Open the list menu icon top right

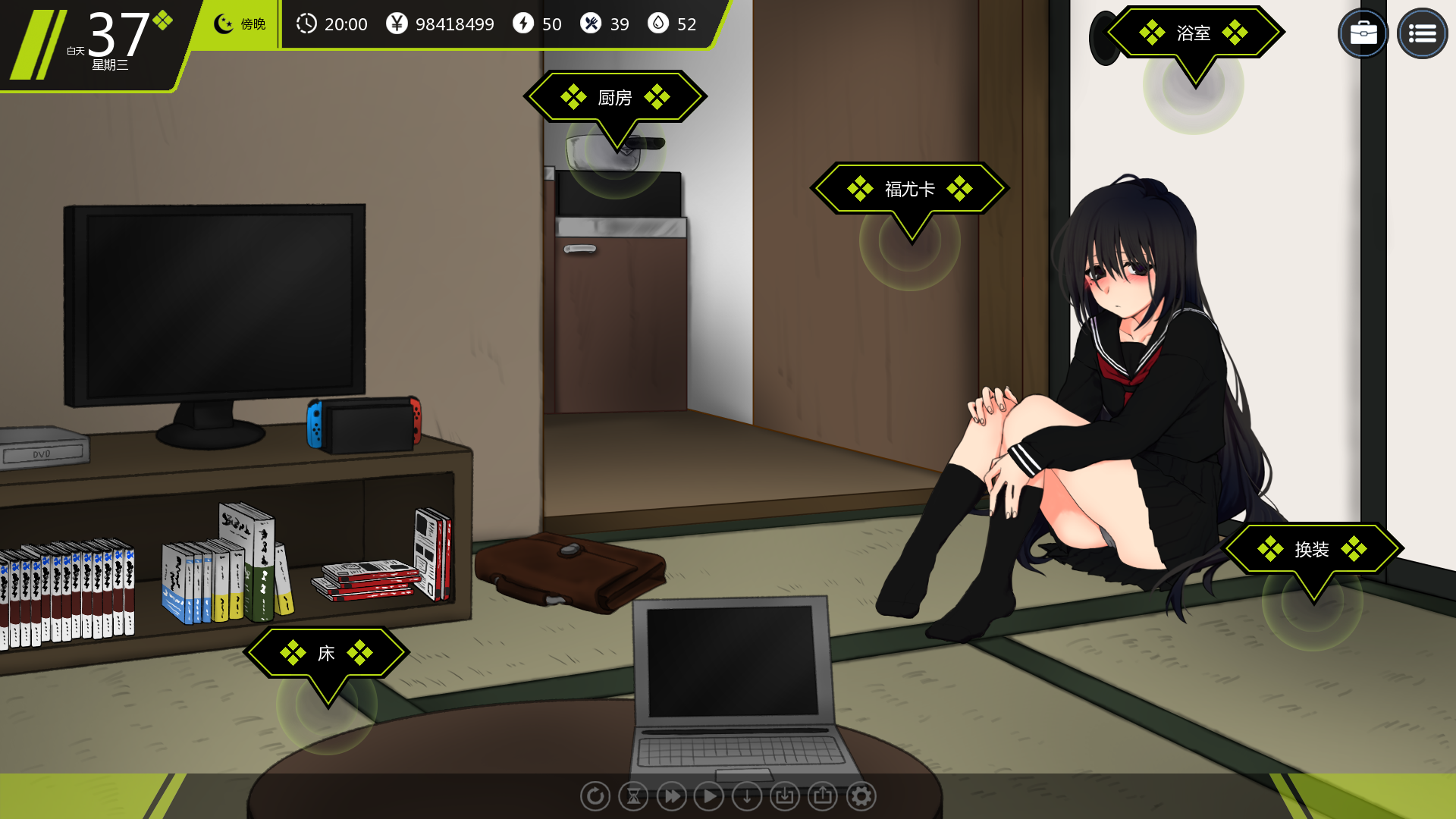point(1423,33)
